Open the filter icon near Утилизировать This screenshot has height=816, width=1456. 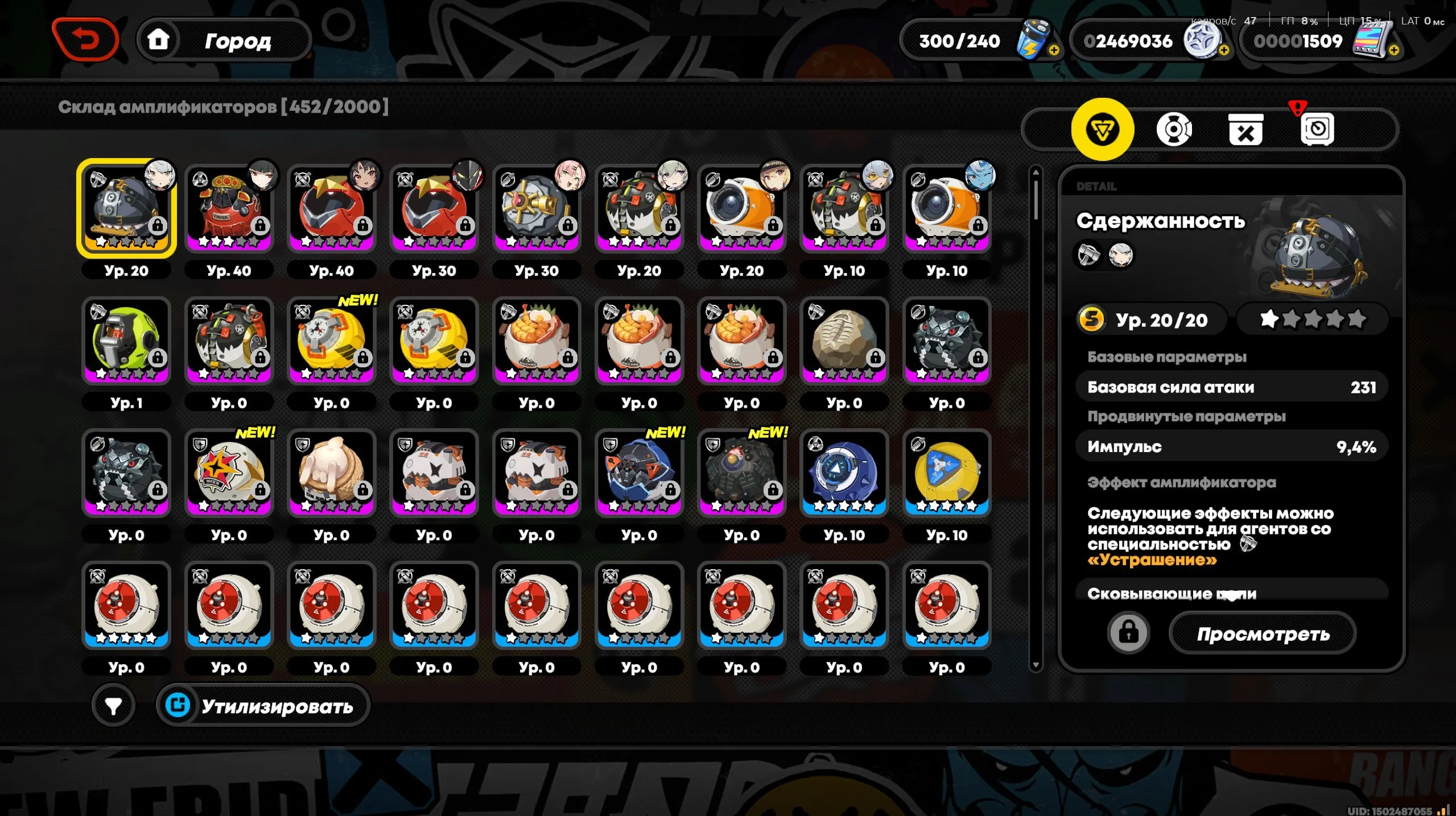click(x=113, y=704)
